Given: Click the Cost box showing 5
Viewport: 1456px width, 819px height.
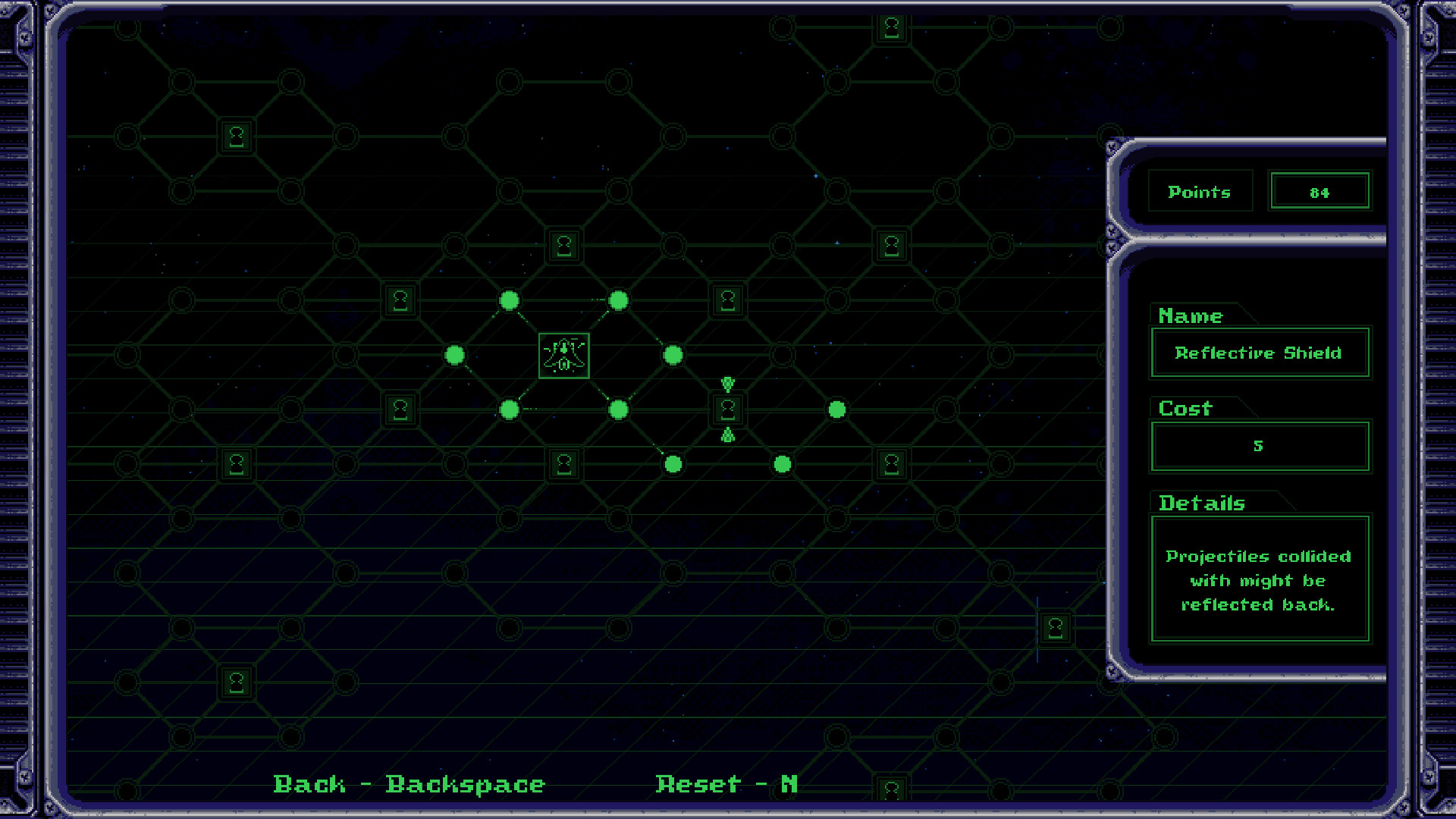Looking at the screenshot, I should (x=1259, y=446).
